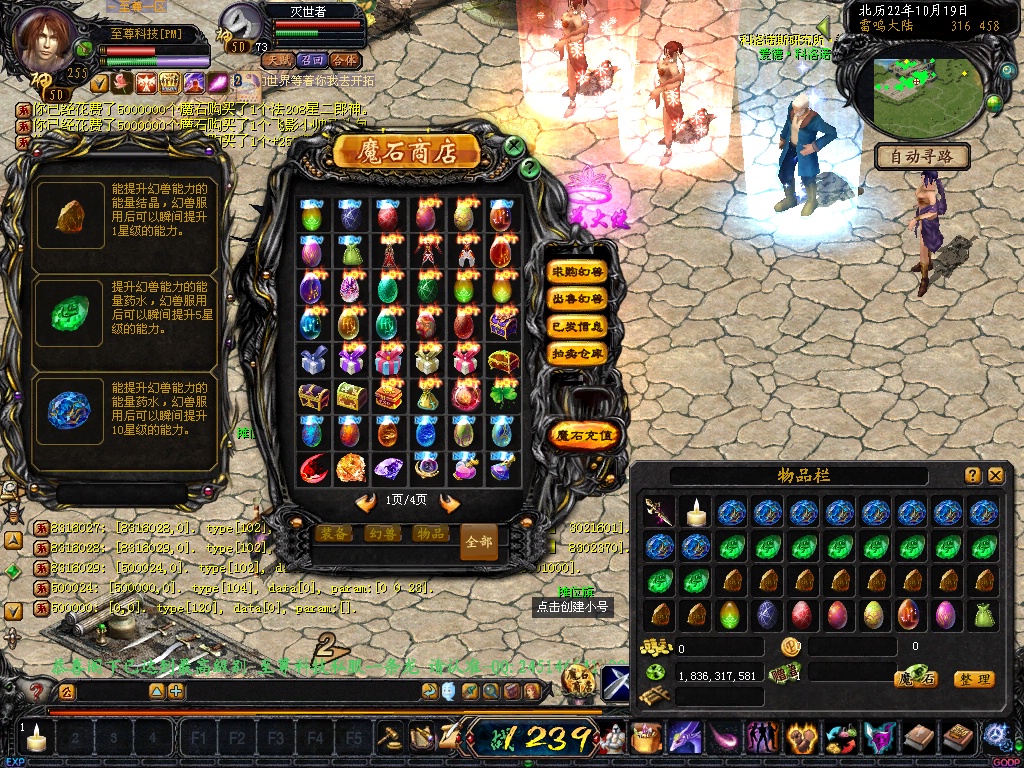This screenshot has height=768, width=1024.
Task: Go to the next shop page arrow
Action: coord(449,503)
